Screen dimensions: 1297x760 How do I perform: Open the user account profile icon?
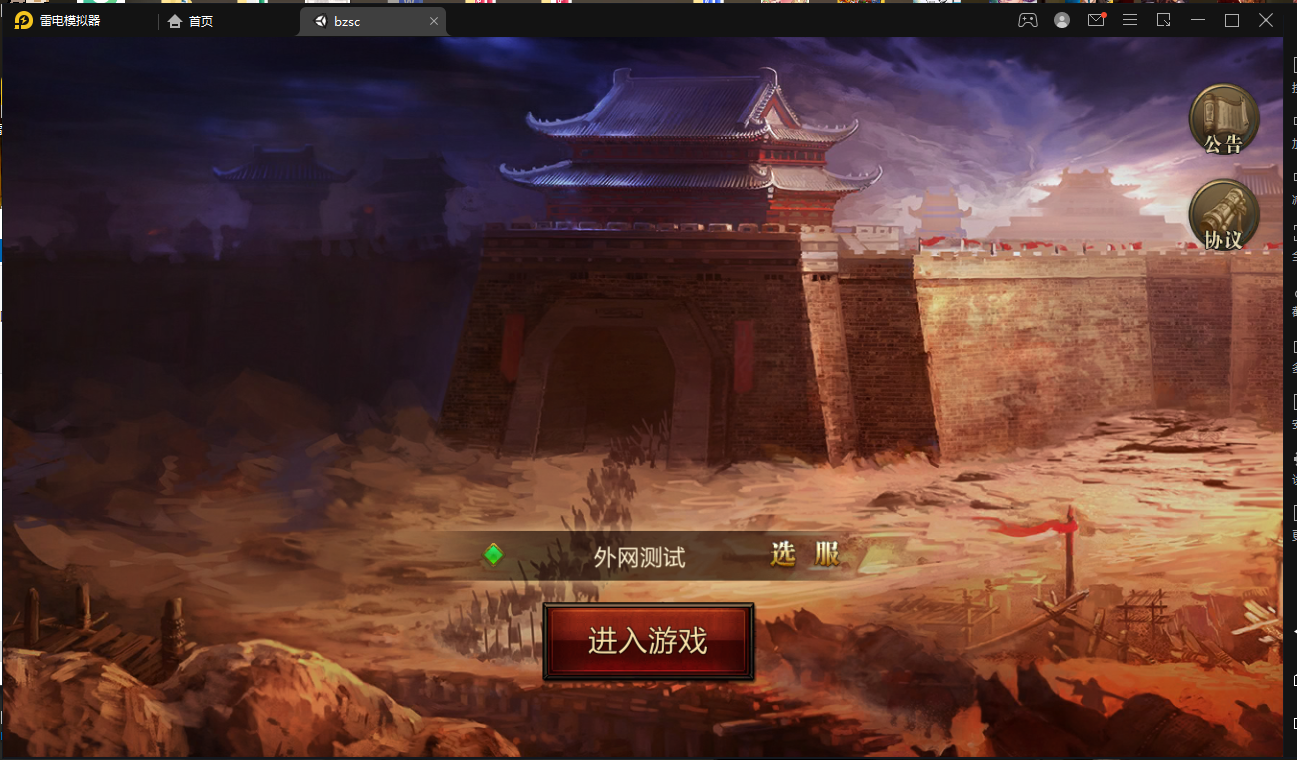tap(1061, 19)
